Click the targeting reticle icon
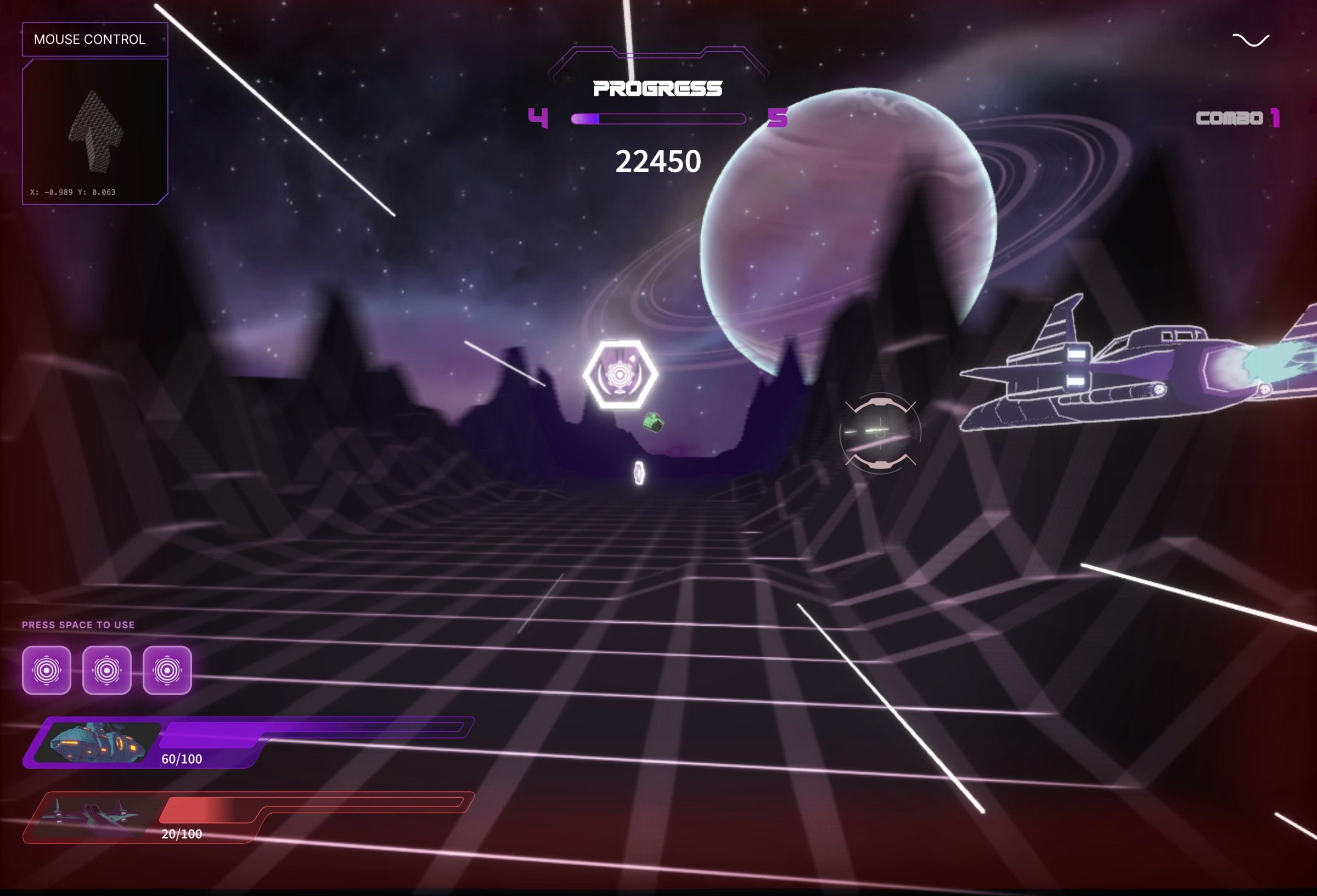This screenshot has width=1317, height=896. coord(881,433)
